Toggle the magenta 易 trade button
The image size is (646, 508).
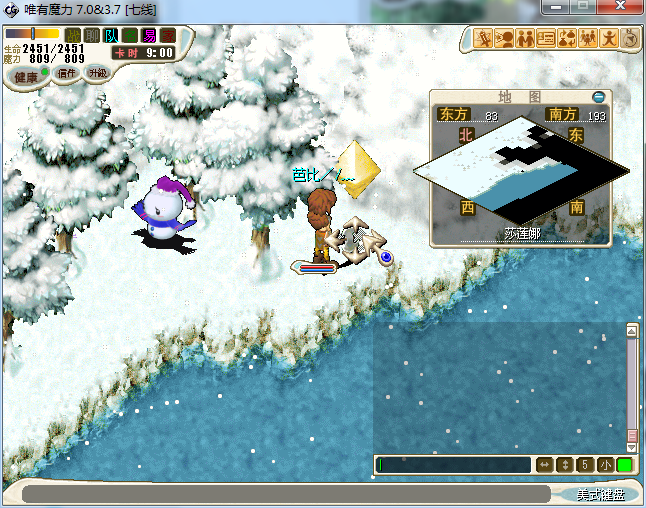(149, 36)
